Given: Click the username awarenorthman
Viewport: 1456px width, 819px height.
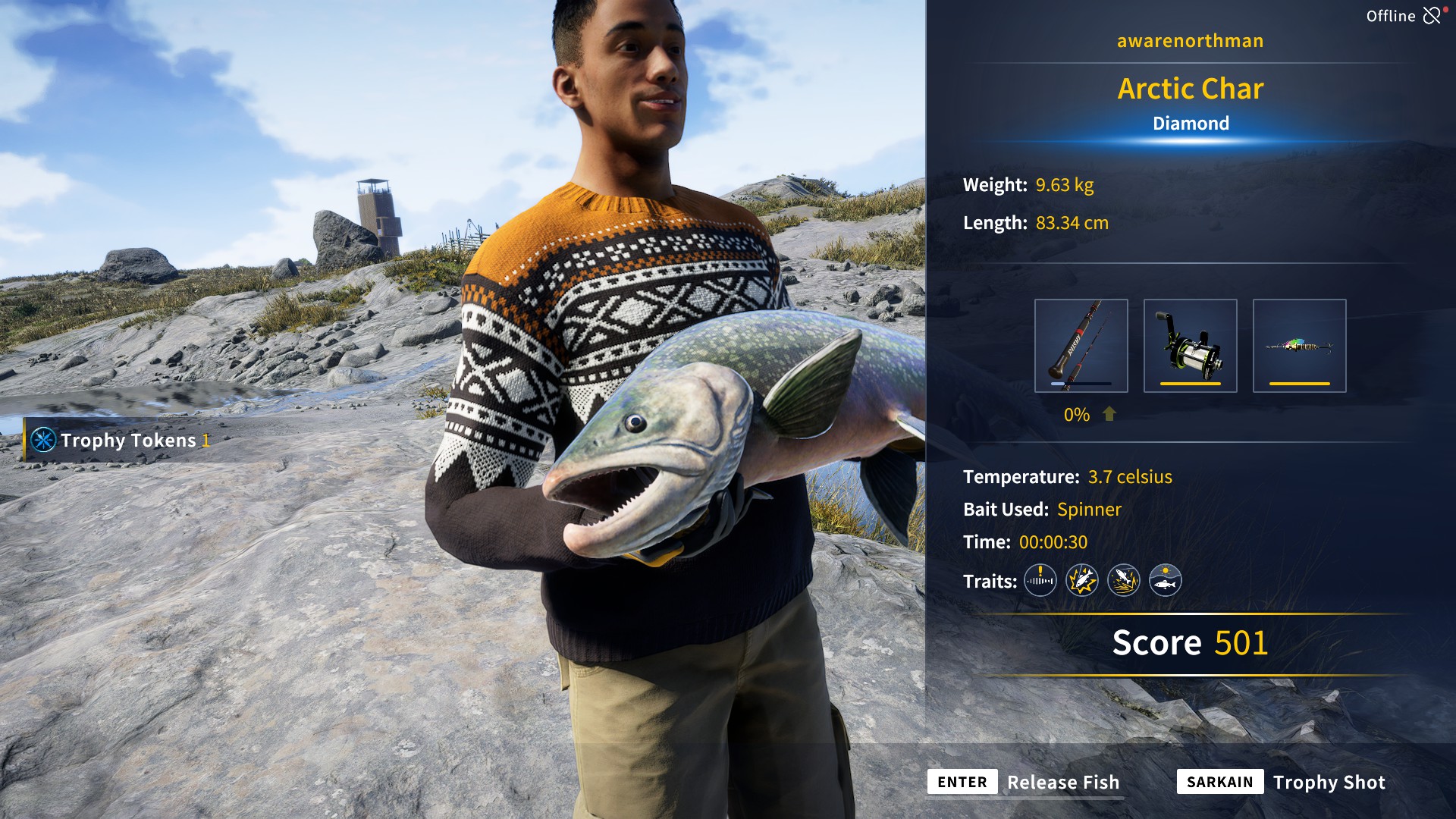Looking at the screenshot, I should coord(1190,40).
